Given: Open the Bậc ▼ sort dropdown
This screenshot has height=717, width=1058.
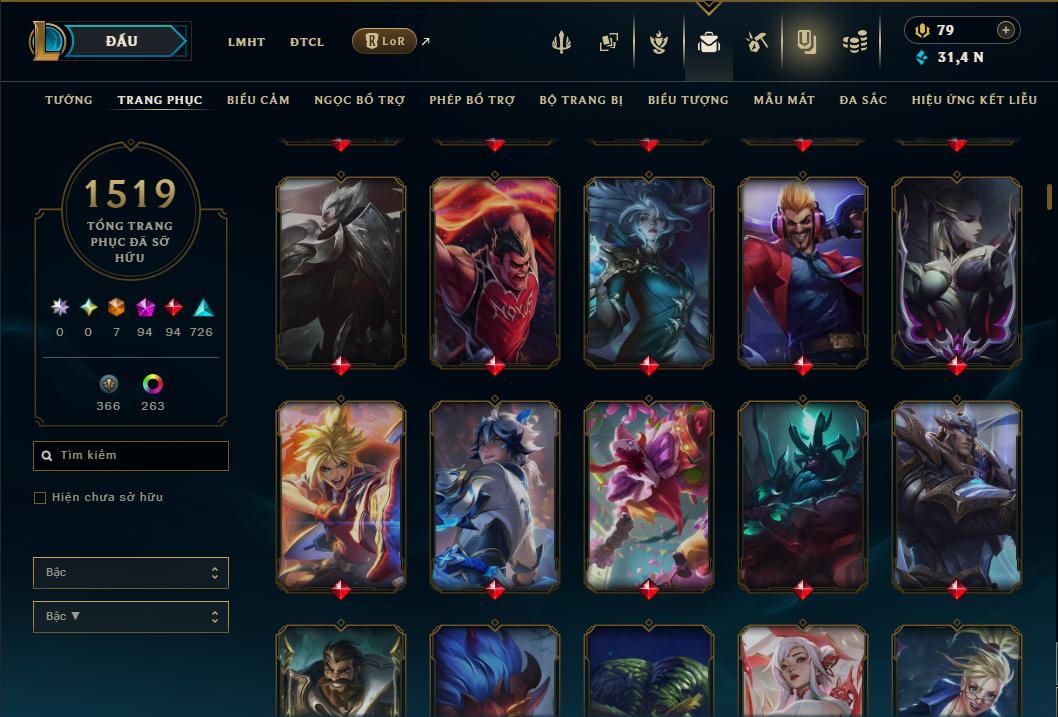Looking at the screenshot, I should pos(131,617).
